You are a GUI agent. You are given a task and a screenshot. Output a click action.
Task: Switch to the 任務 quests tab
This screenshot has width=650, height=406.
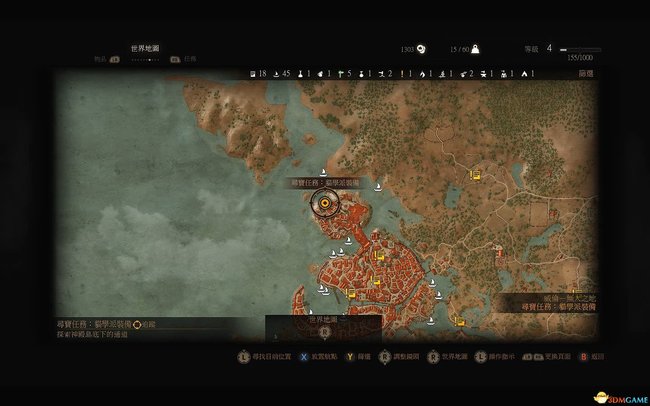point(190,59)
